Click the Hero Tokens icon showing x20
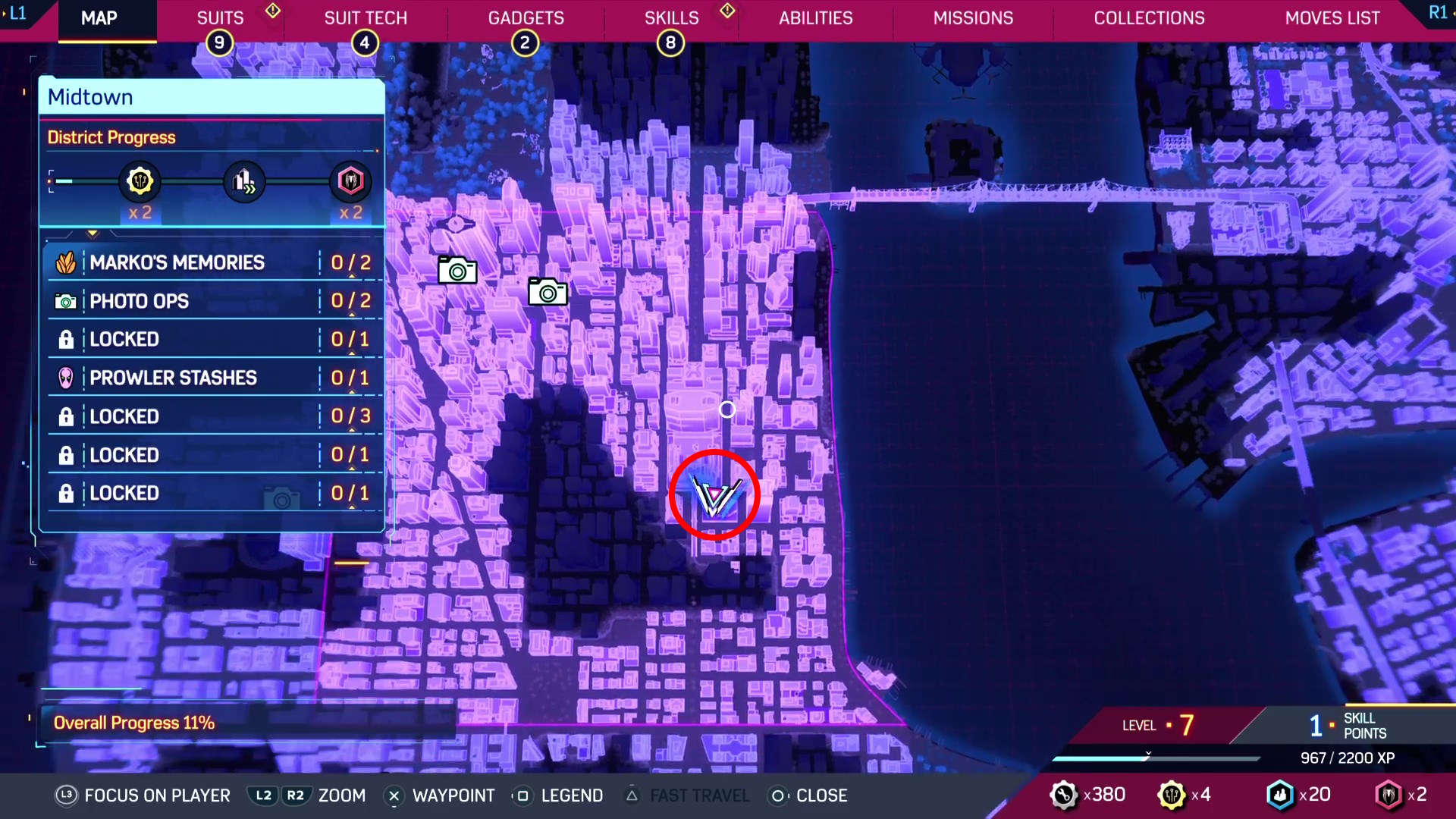The image size is (1456, 819). 1280,795
